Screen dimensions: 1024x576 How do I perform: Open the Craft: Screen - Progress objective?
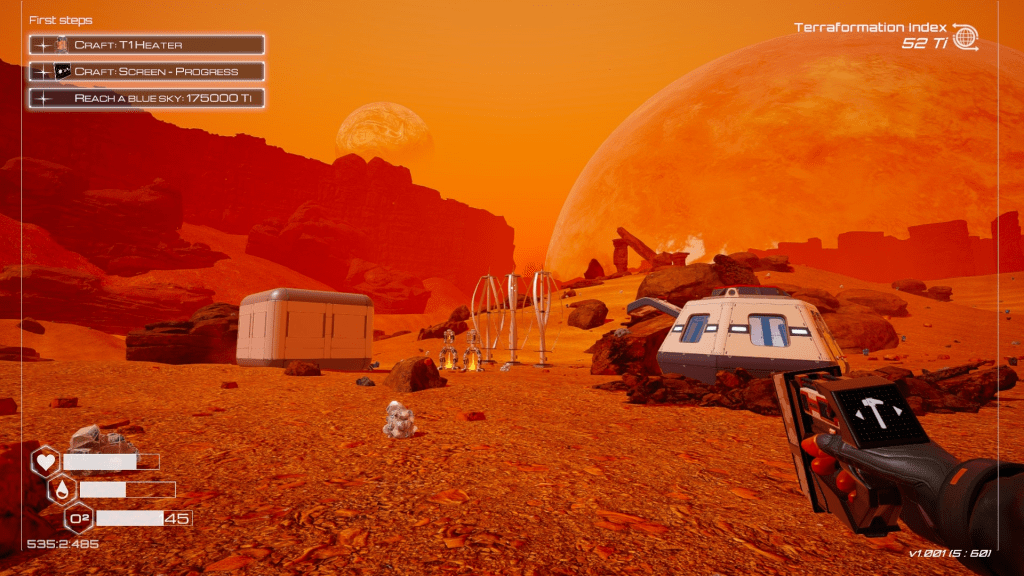click(x=147, y=71)
